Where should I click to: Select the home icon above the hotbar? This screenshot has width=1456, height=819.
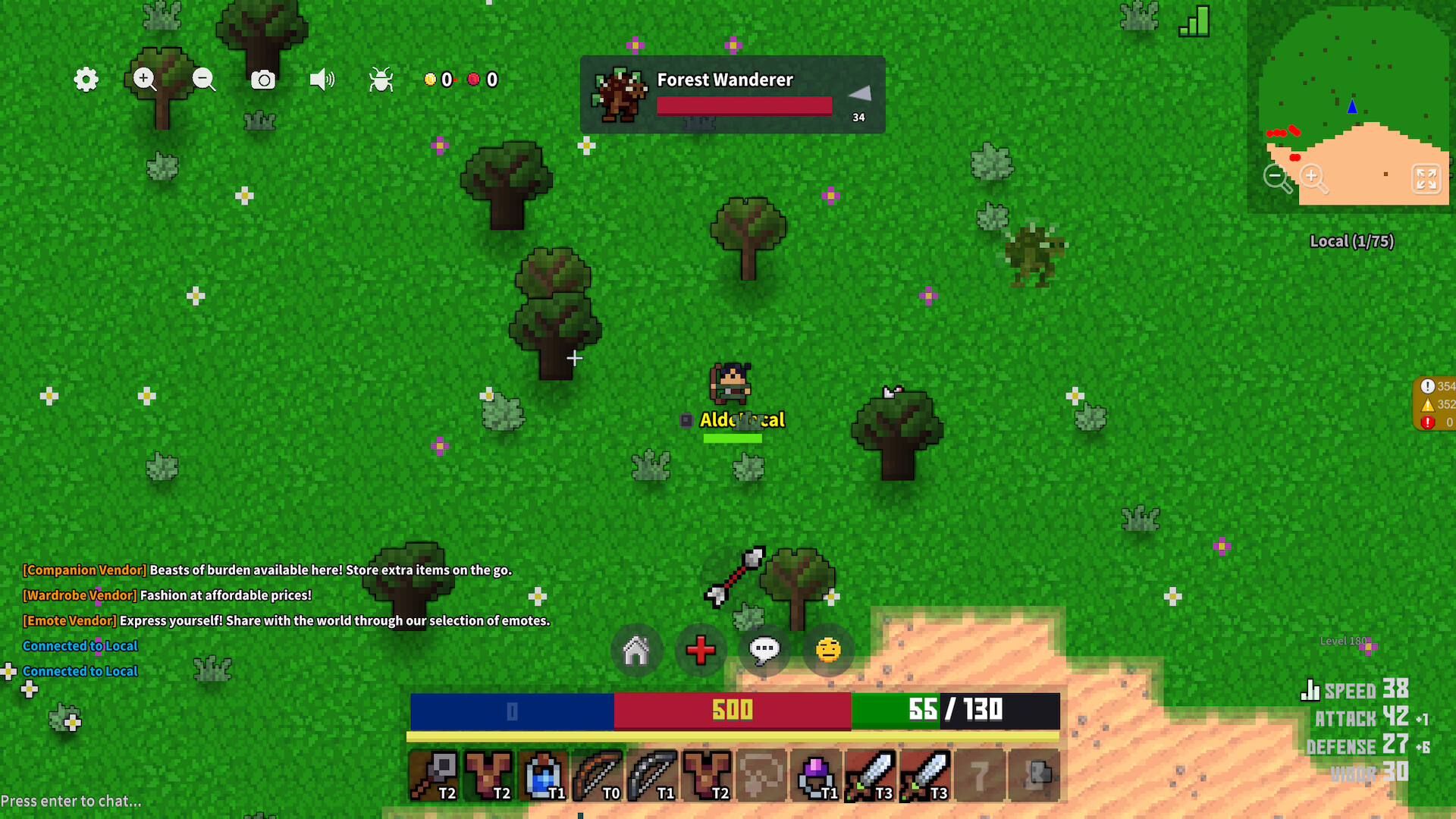(x=637, y=650)
